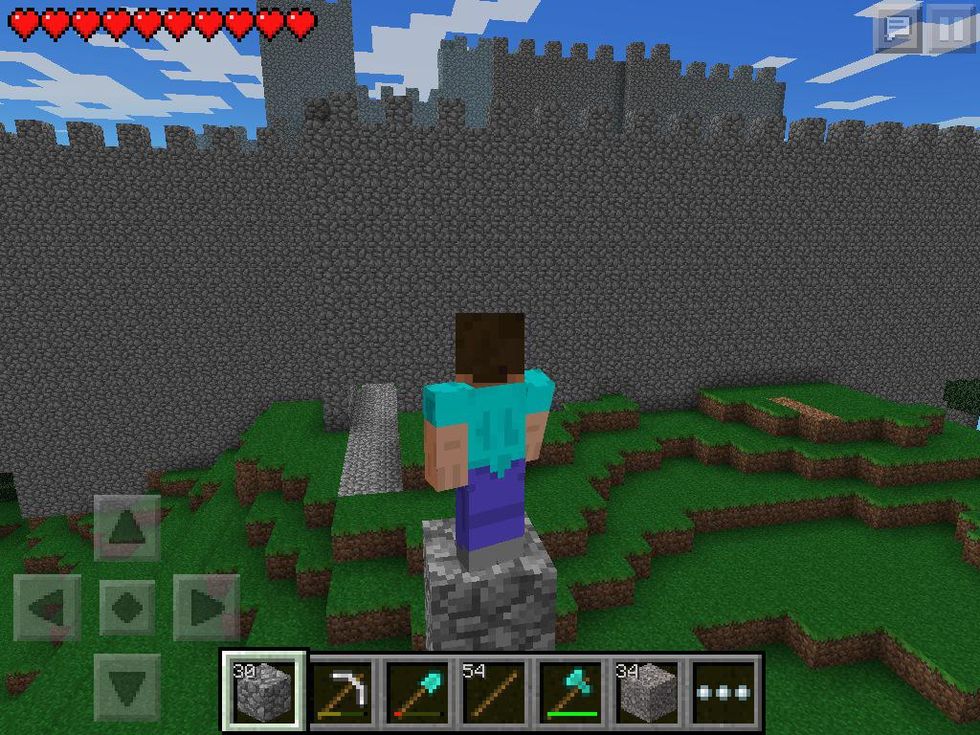Choose the stack of 54 sticks
Viewport: 980px width, 735px height.
(496, 691)
